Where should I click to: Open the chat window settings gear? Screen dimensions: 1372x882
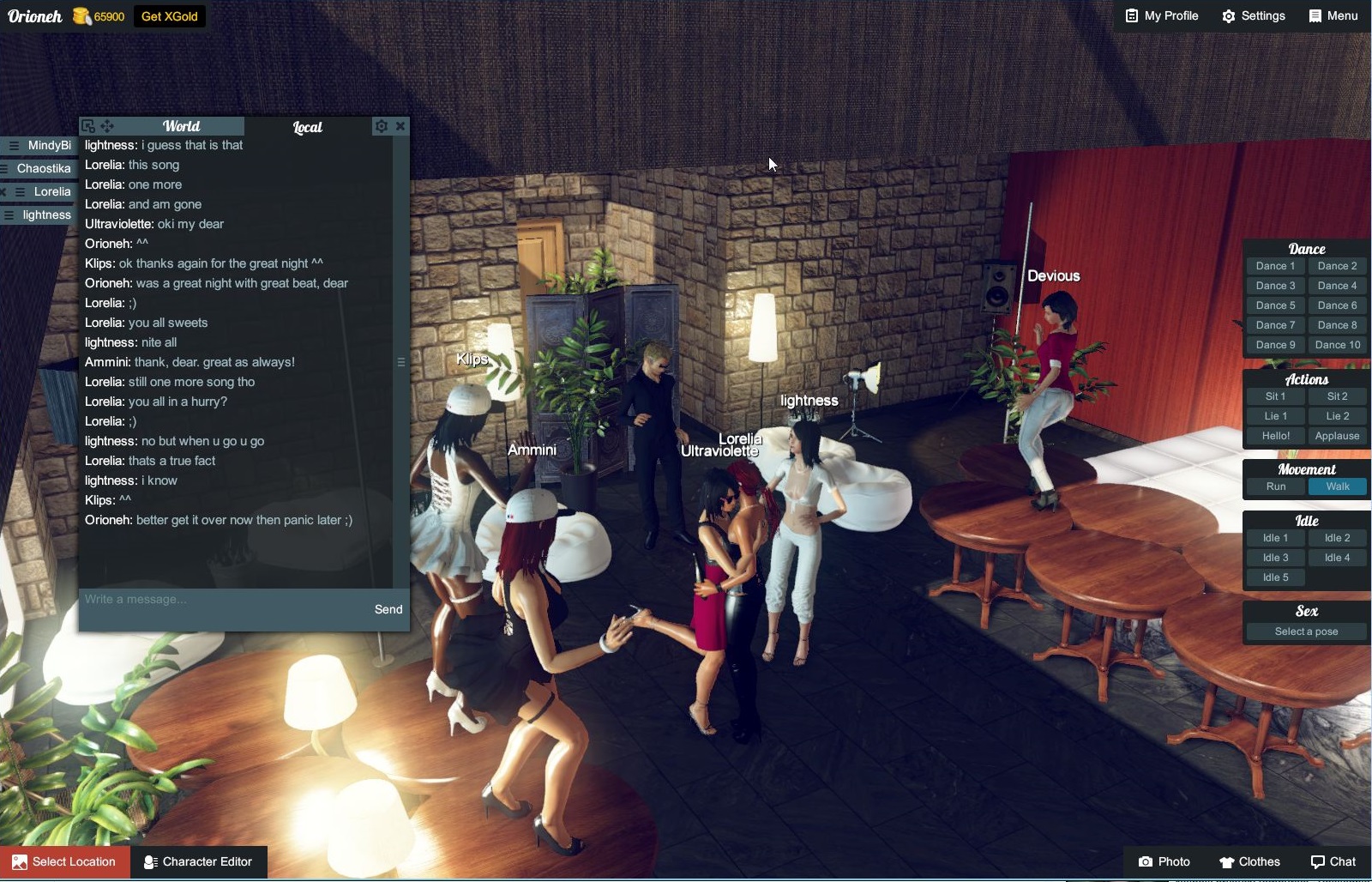tap(381, 126)
